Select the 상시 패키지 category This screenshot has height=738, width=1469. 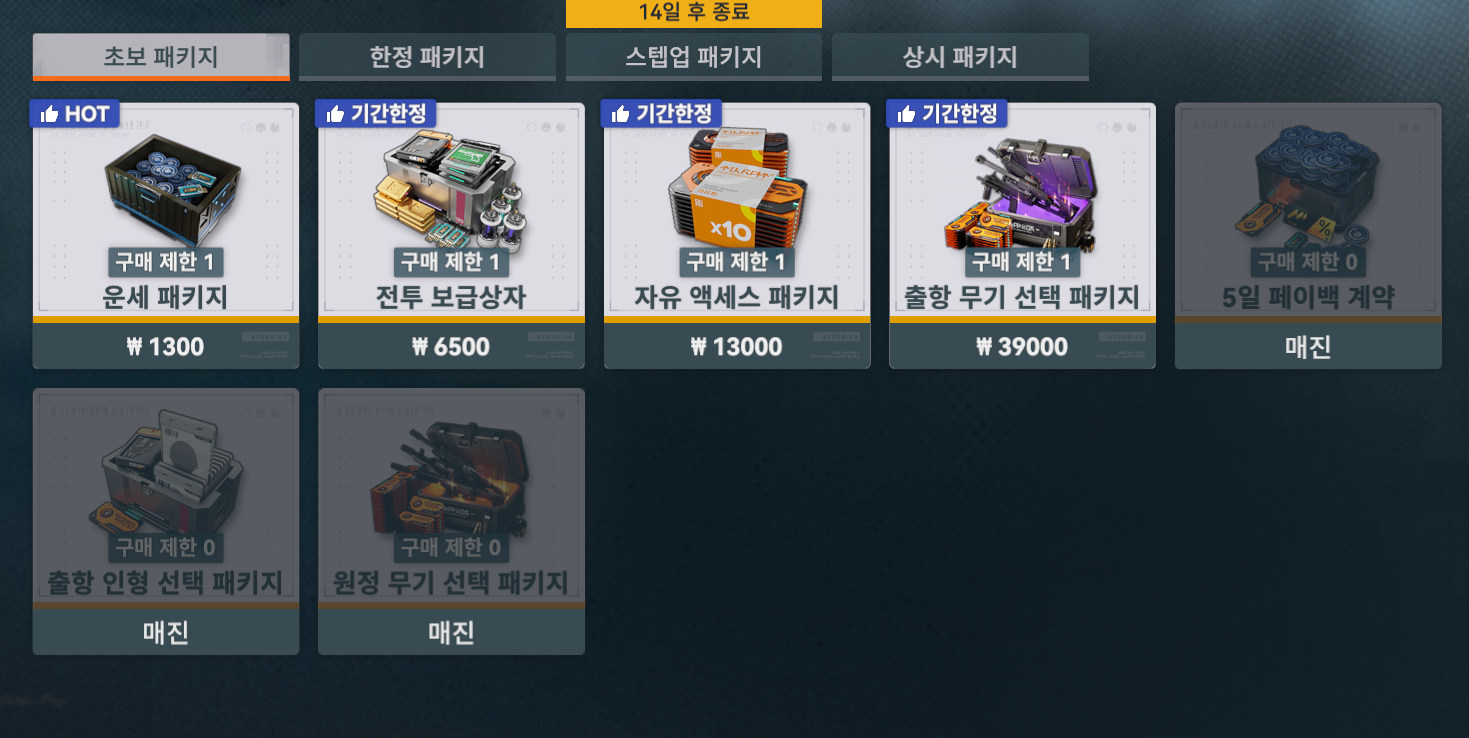click(x=959, y=57)
